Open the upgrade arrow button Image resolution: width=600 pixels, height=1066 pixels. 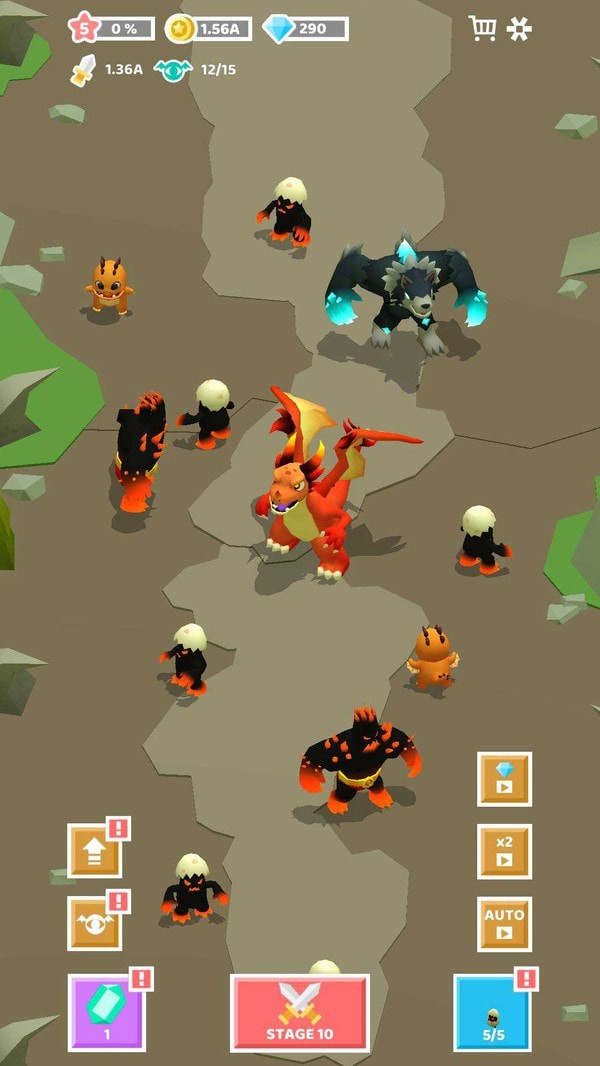pos(94,851)
